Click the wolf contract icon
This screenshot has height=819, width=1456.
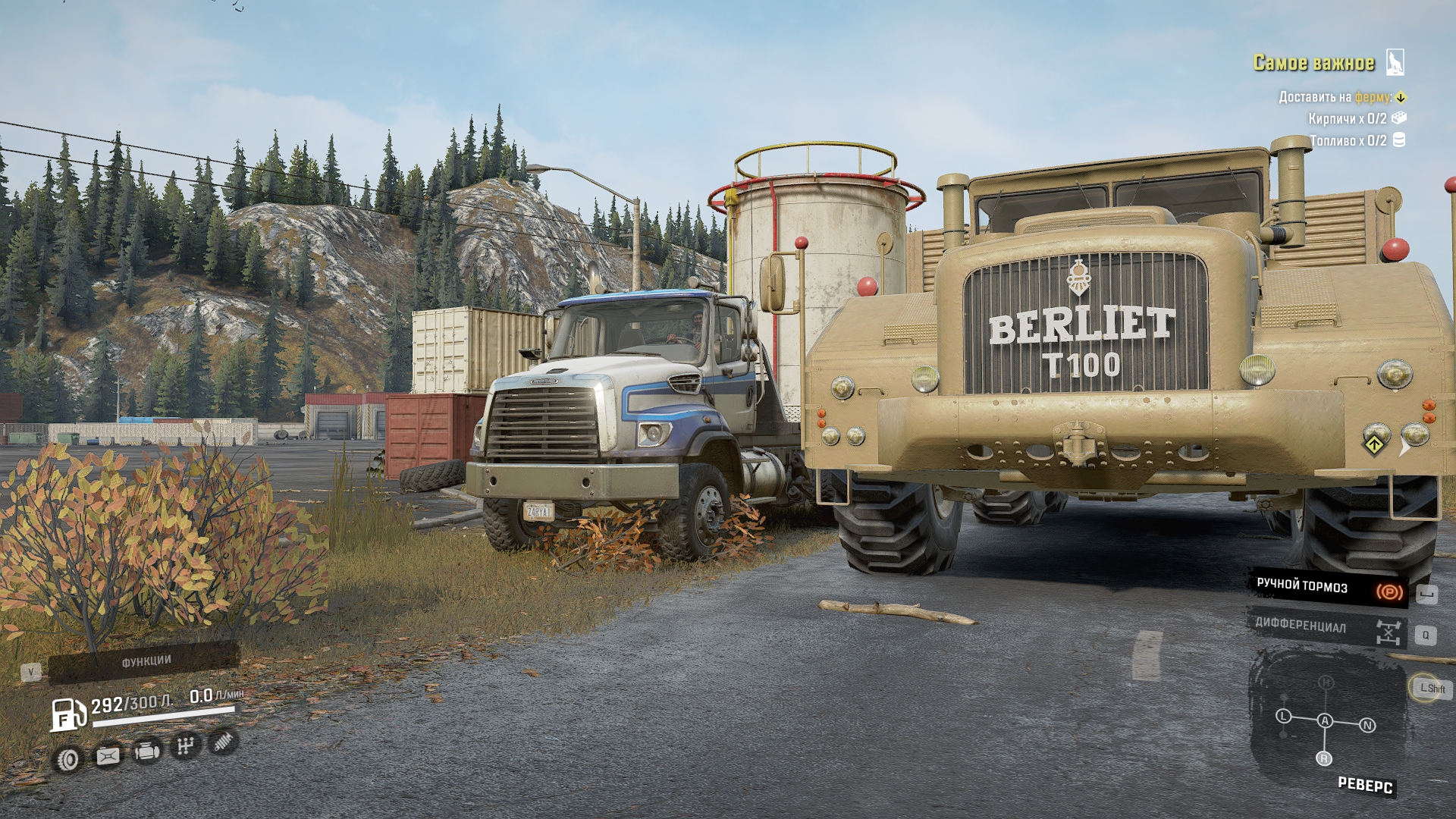1395,62
